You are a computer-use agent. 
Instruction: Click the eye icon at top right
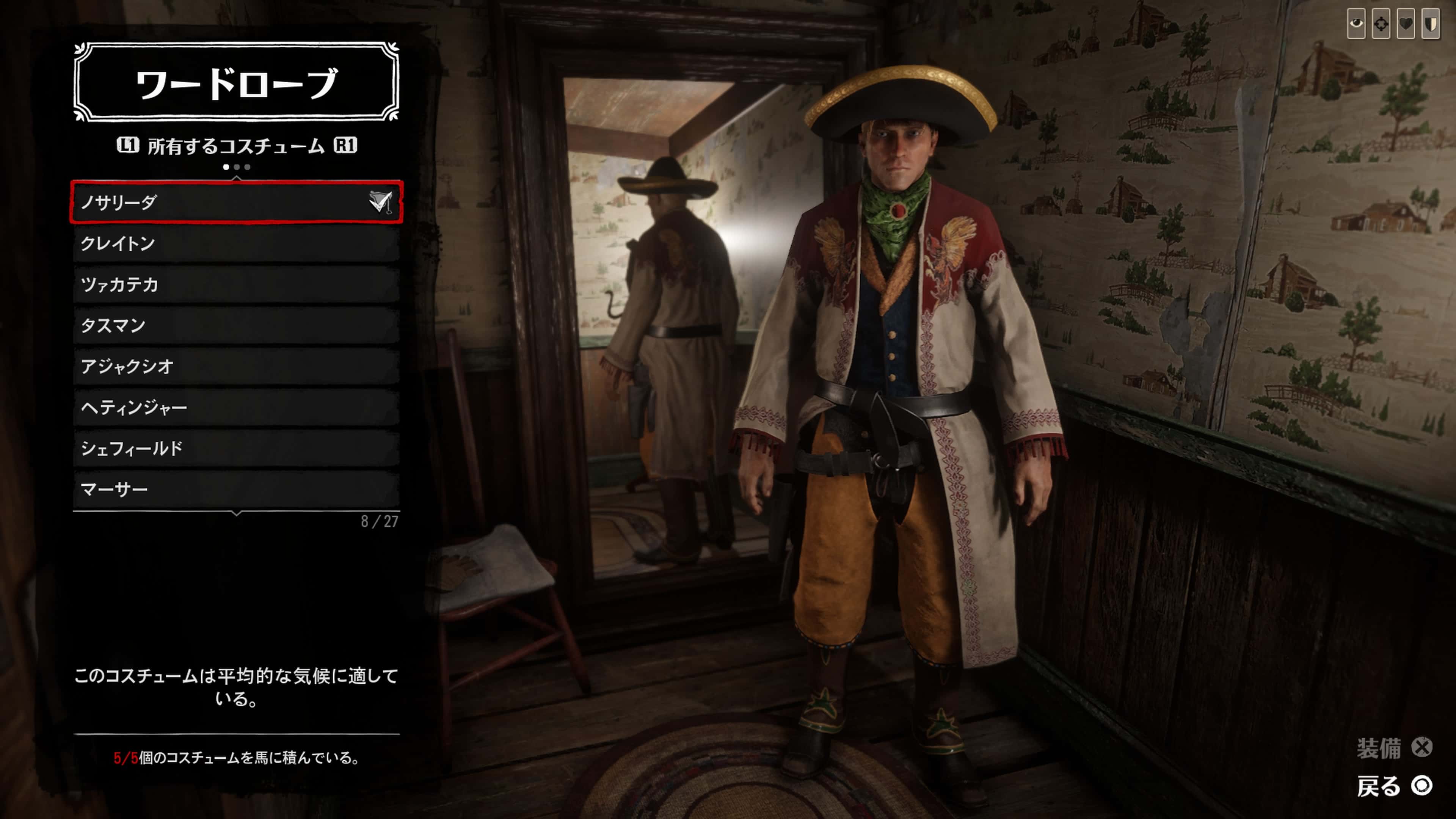pos(1356,24)
